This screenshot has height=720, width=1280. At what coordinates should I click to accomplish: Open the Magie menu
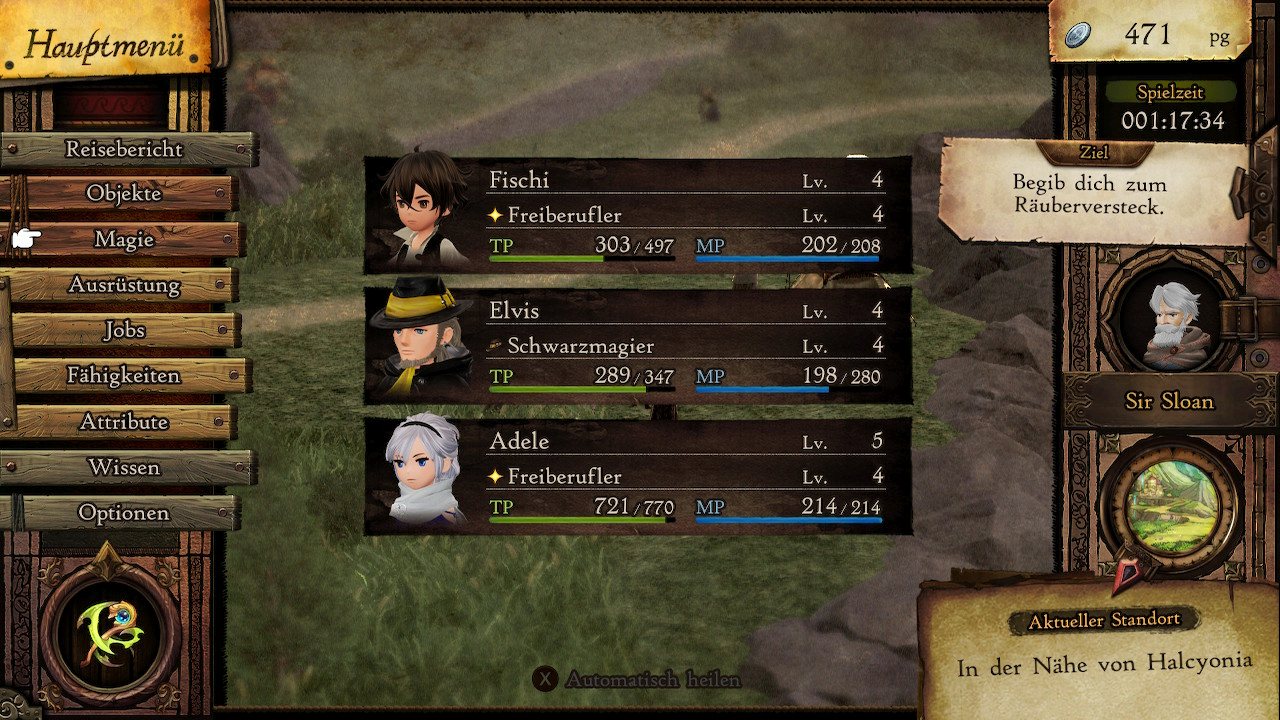[x=124, y=239]
